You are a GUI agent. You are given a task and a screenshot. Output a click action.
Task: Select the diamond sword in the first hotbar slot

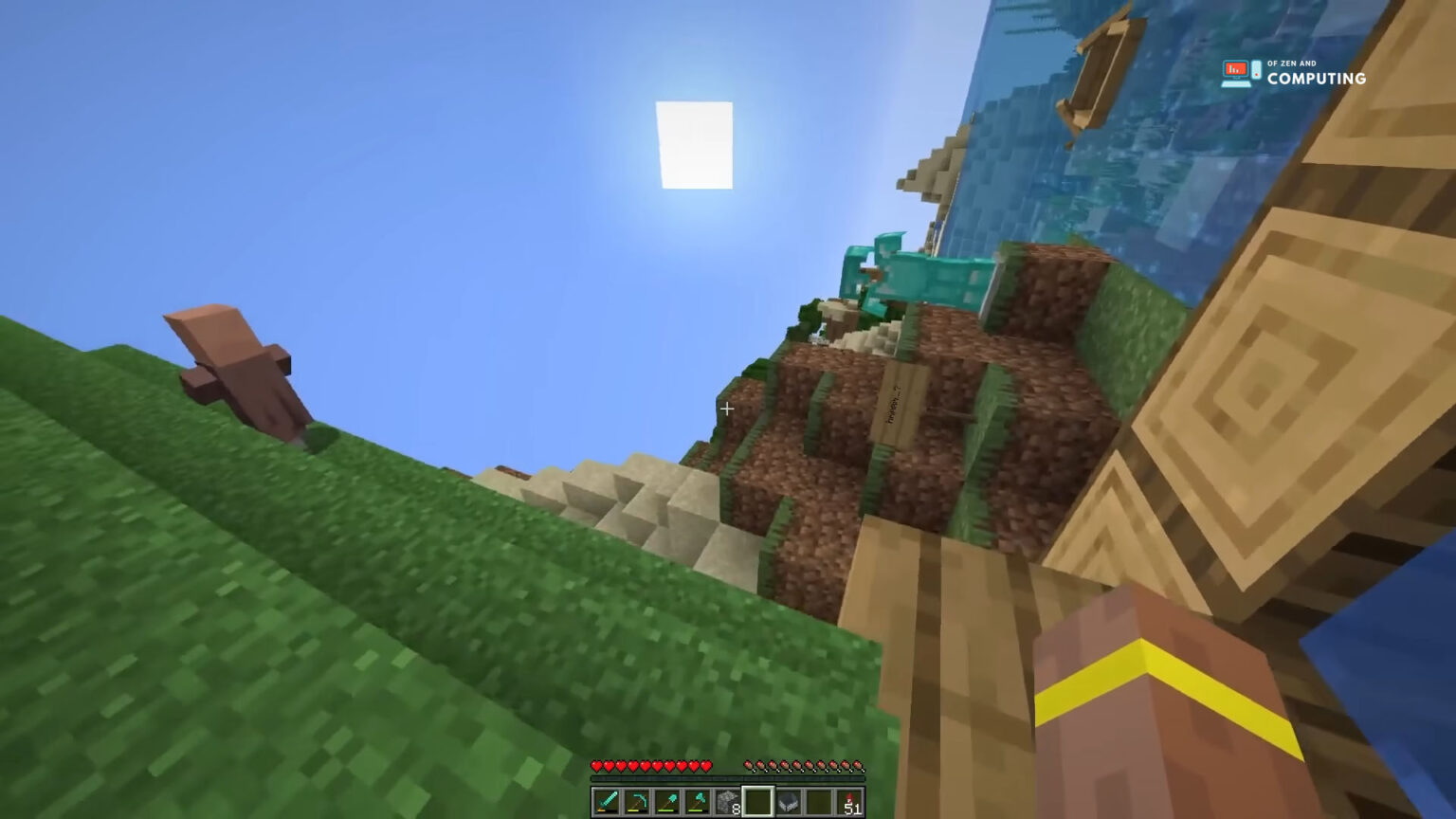point(608,802)
